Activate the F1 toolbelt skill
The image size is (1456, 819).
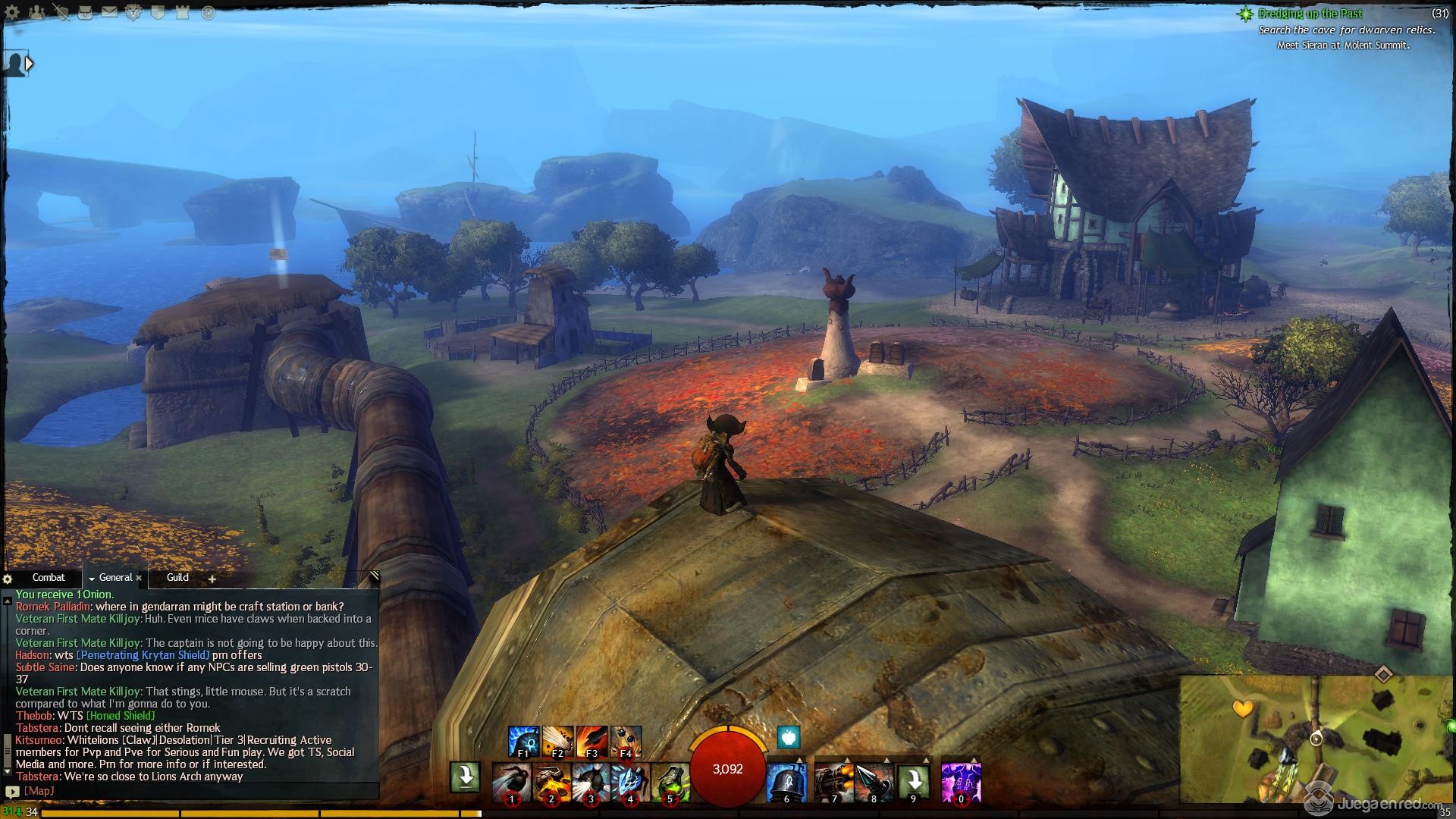523,741
